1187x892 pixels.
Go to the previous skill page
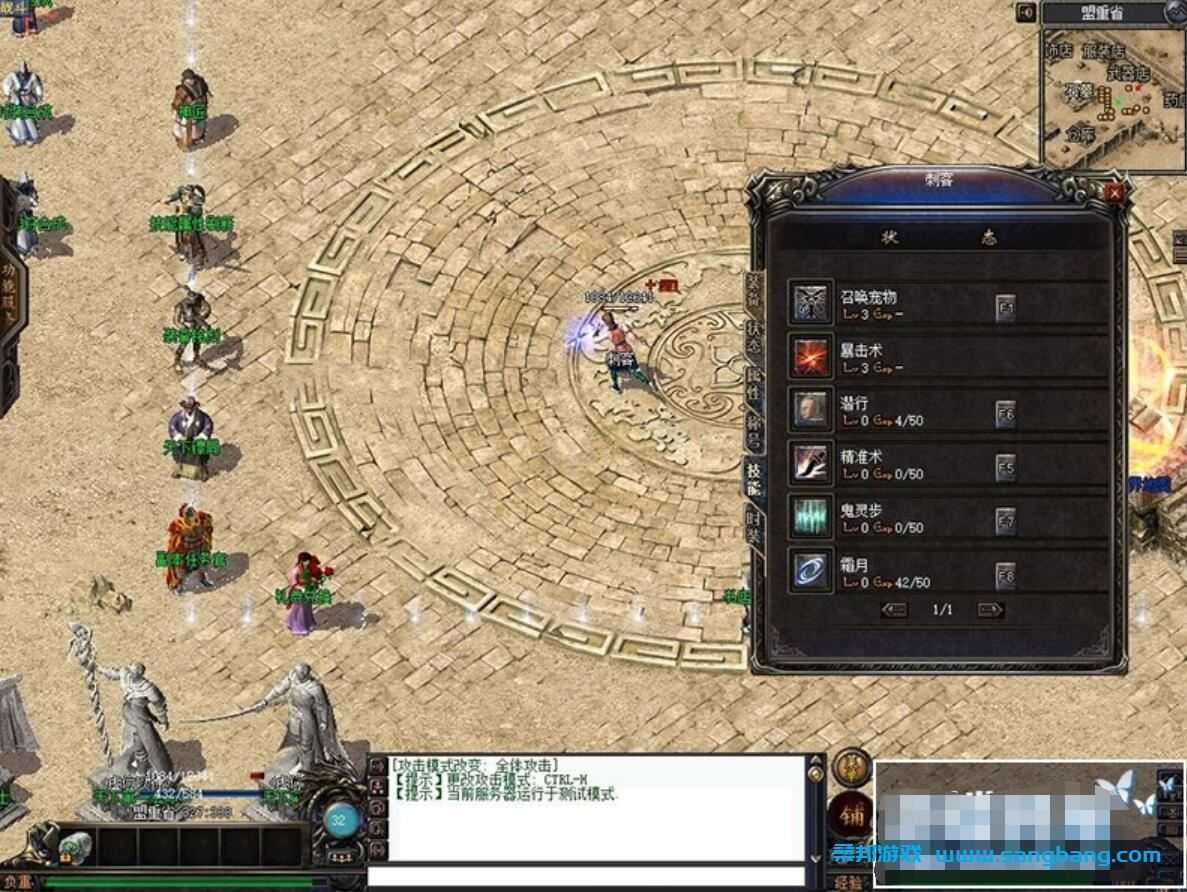[895, 609]
